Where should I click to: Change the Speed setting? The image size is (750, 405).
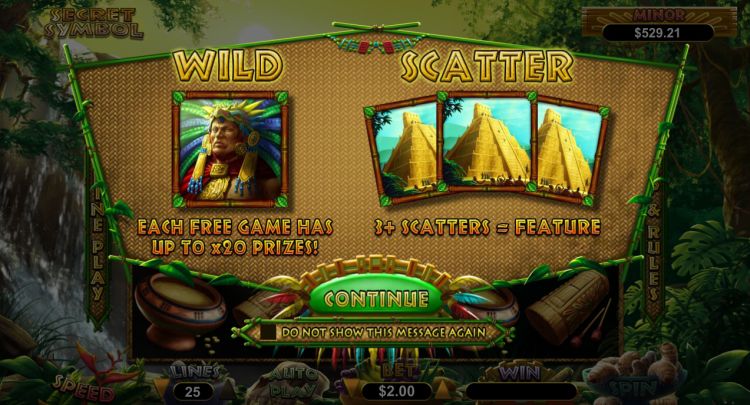click(x=85, y=386)
